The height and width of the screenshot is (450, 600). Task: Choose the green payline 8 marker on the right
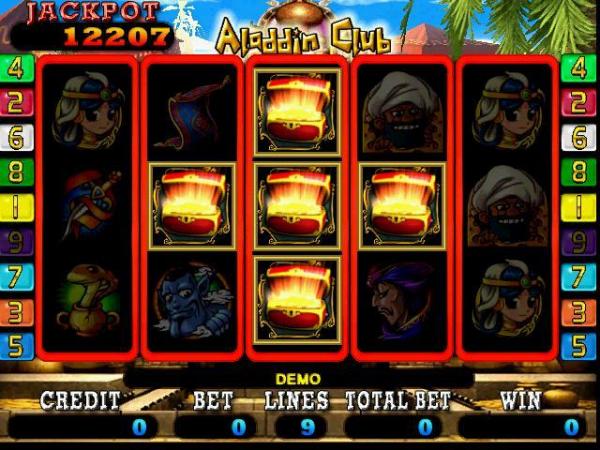pos(576,172)
